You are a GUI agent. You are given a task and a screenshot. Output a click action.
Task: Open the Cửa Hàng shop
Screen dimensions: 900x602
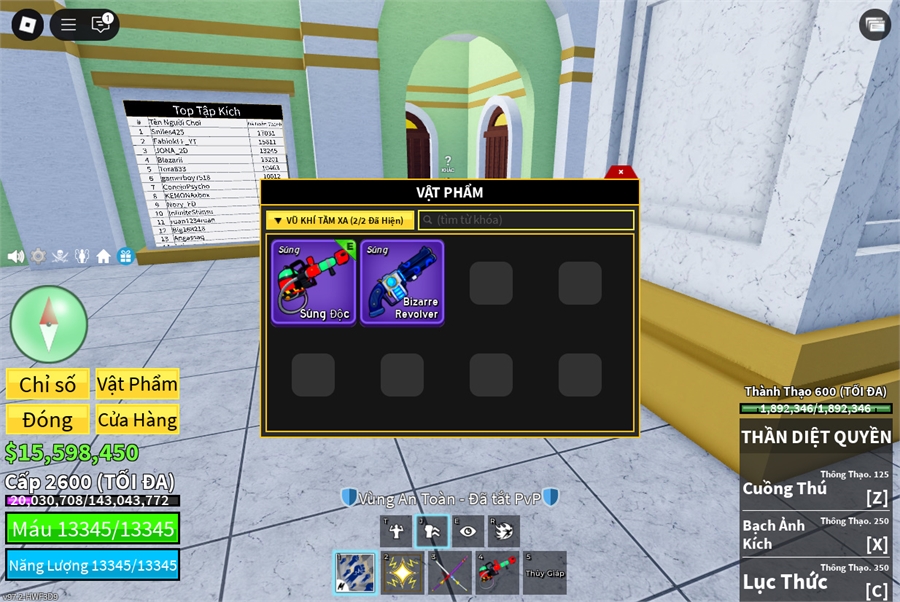(137, 419)
